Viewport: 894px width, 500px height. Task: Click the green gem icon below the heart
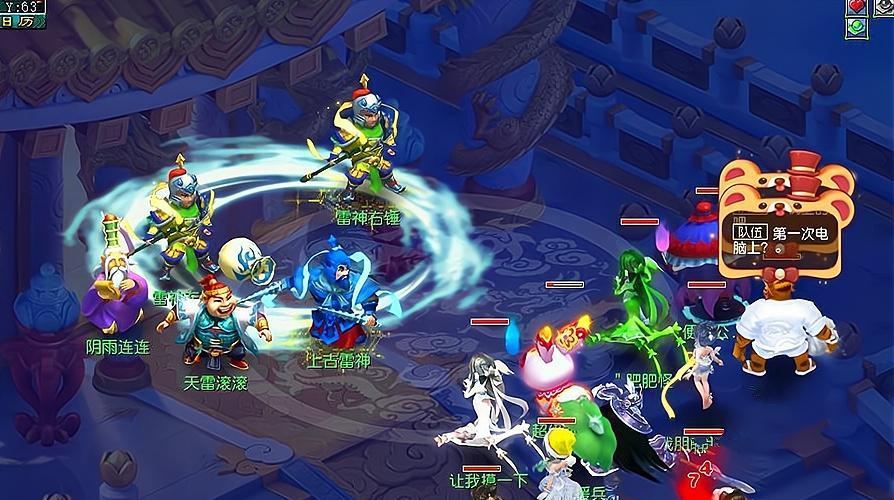(856, 27)
